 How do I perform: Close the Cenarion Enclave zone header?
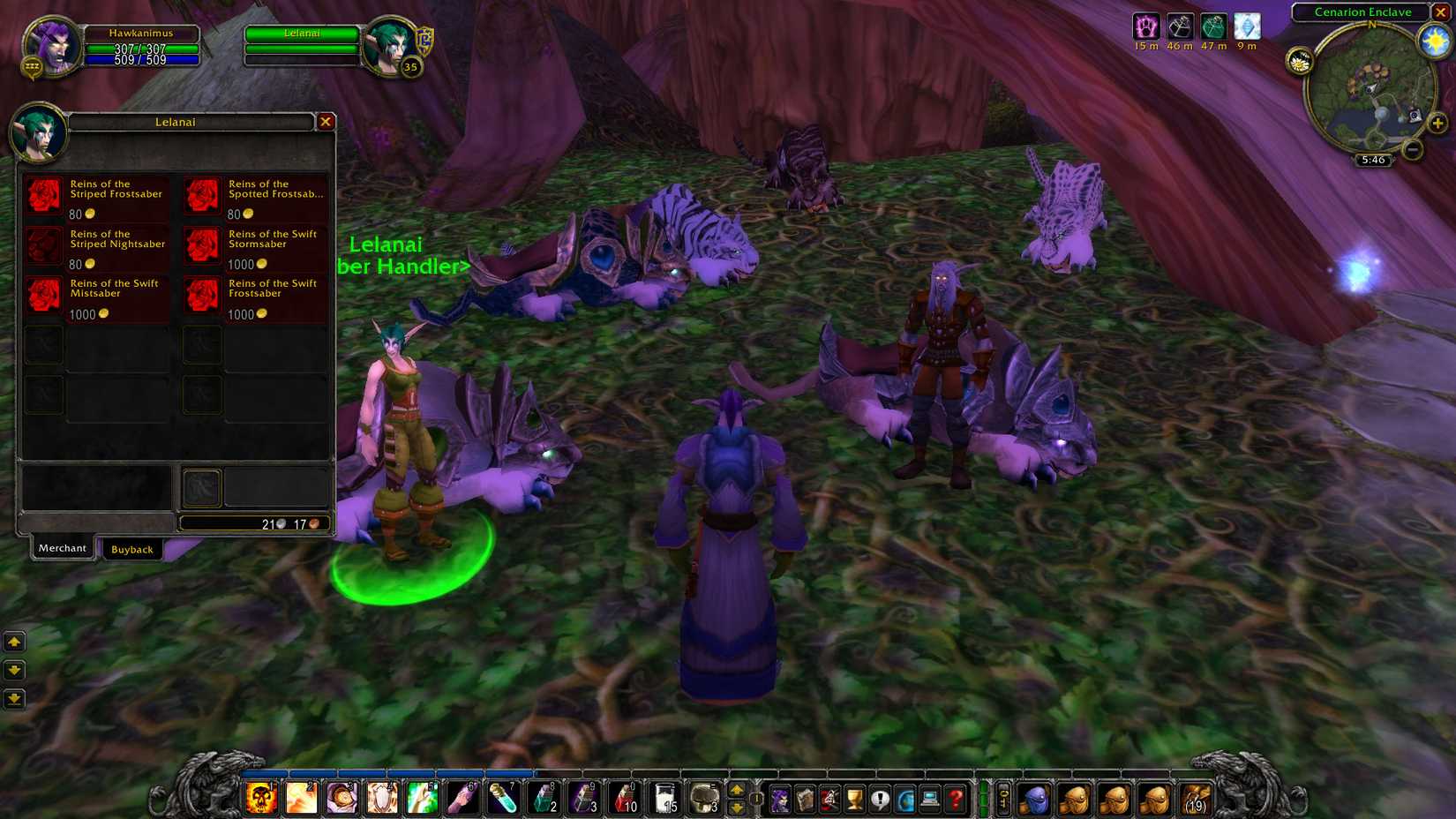click(x=1441, y=11)
